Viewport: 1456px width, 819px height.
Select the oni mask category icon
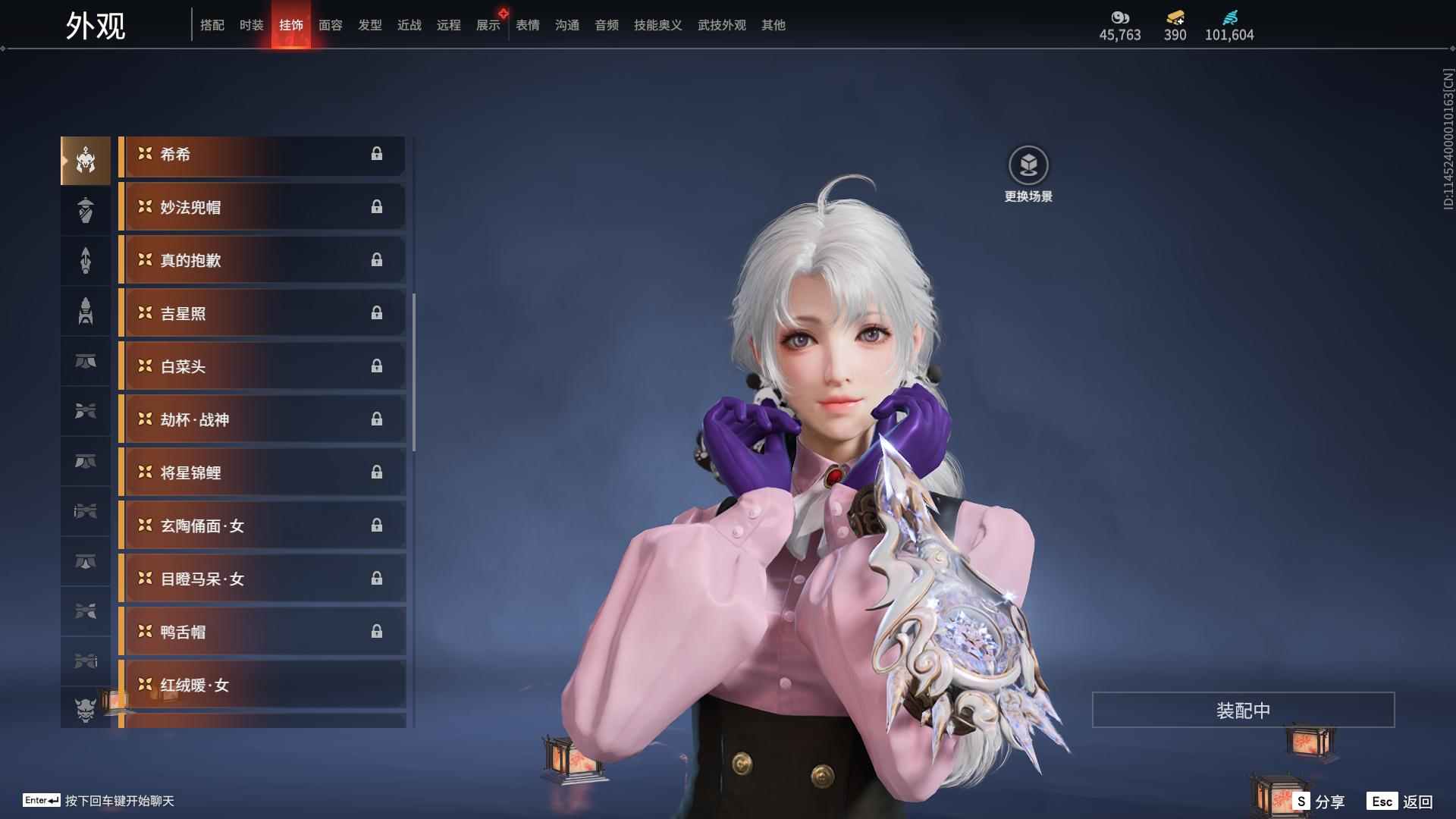(86, 709)
